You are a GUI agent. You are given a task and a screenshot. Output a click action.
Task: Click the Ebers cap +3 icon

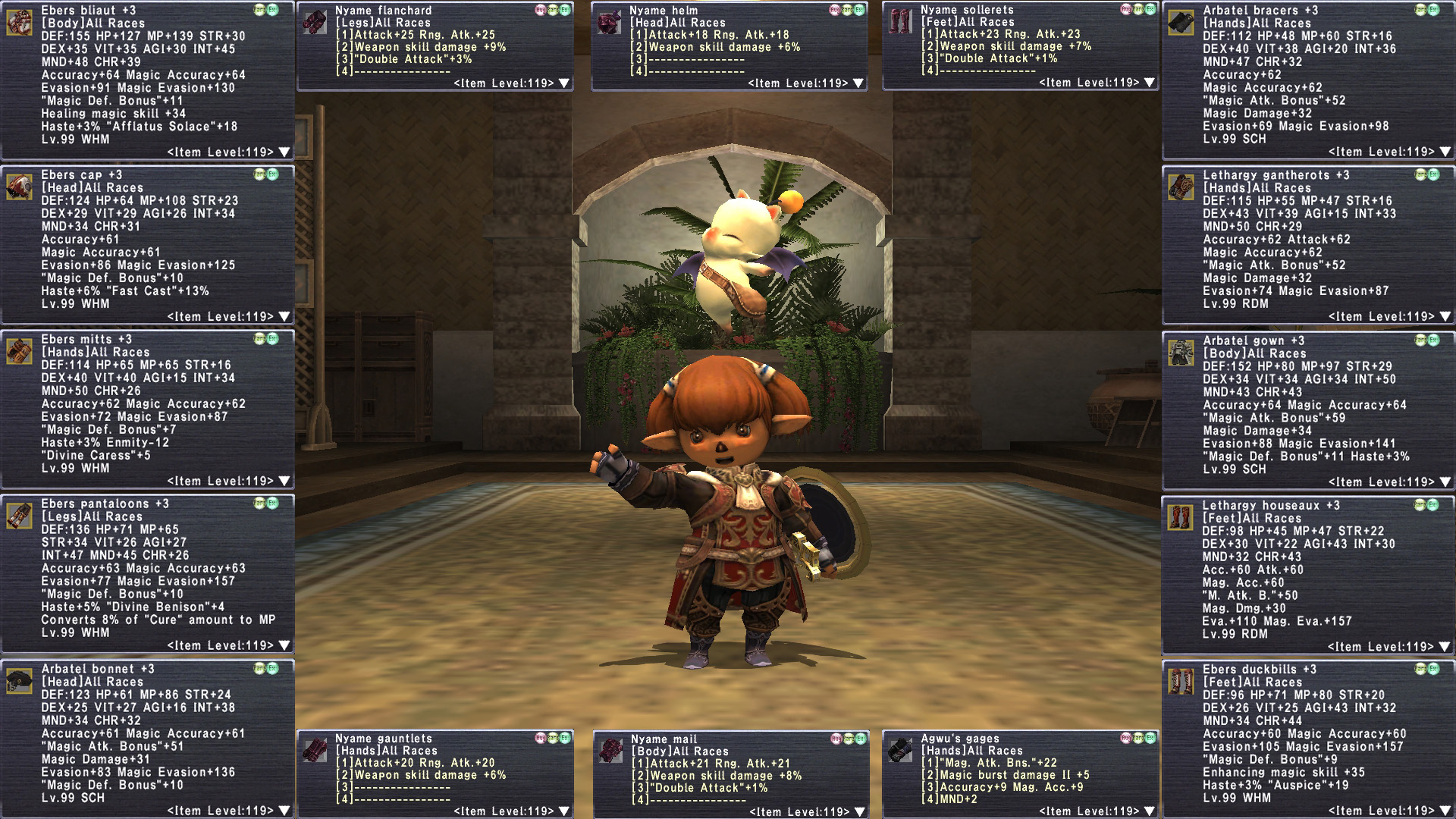[19, 187]
